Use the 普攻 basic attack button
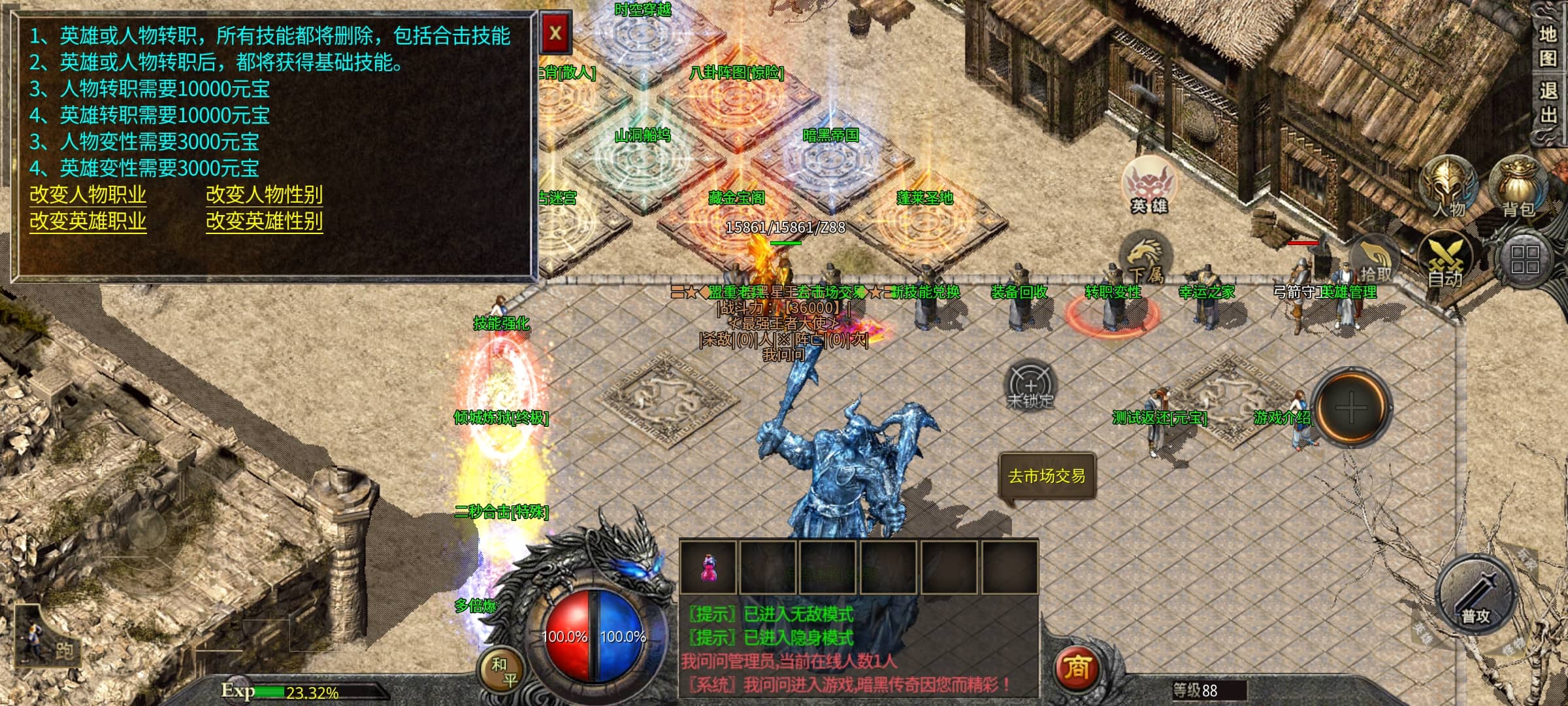 (1476, 596)
